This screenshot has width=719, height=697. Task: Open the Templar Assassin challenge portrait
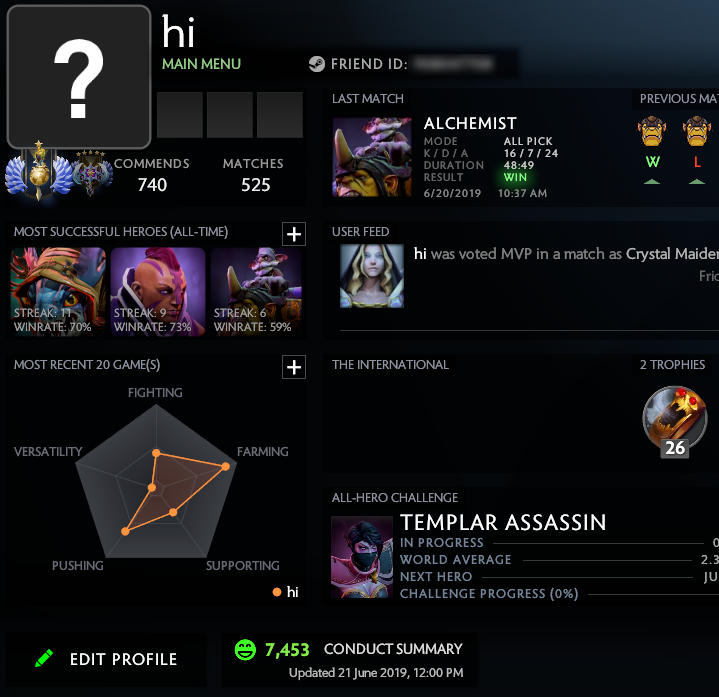click(362, 557)
